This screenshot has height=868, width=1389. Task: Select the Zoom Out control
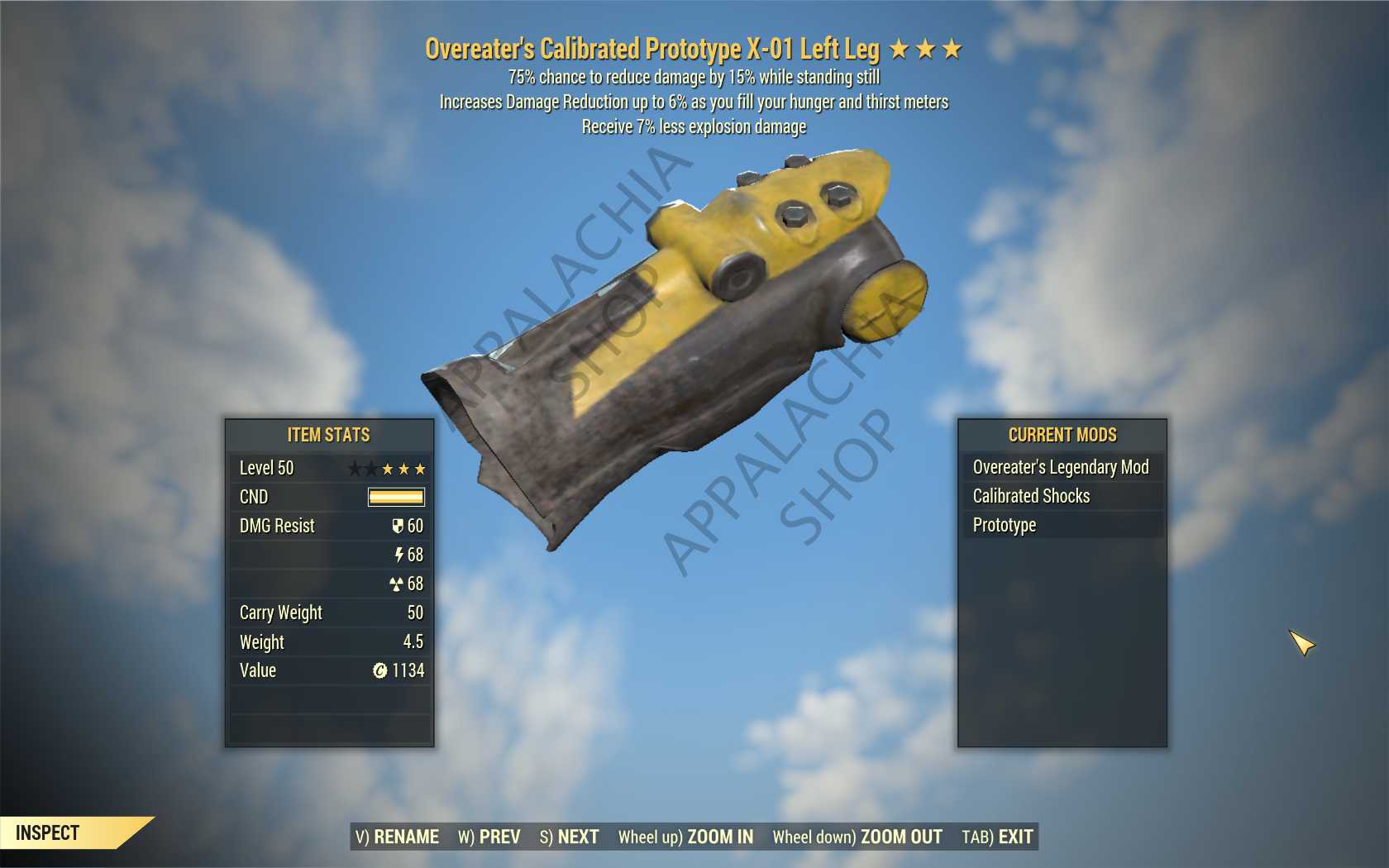(857, 837)
